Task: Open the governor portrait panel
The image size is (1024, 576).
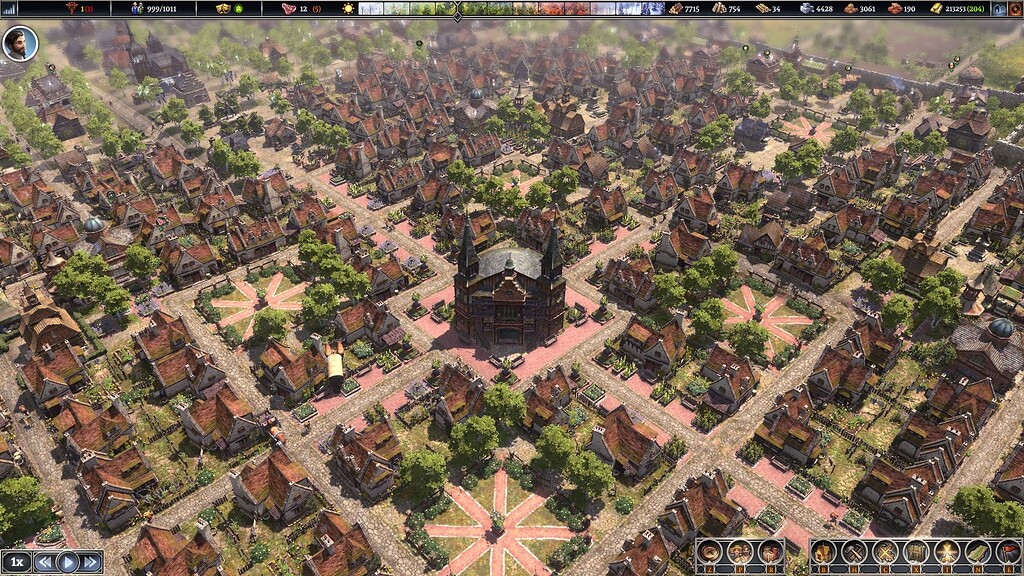Action: [x=19, y=43]
